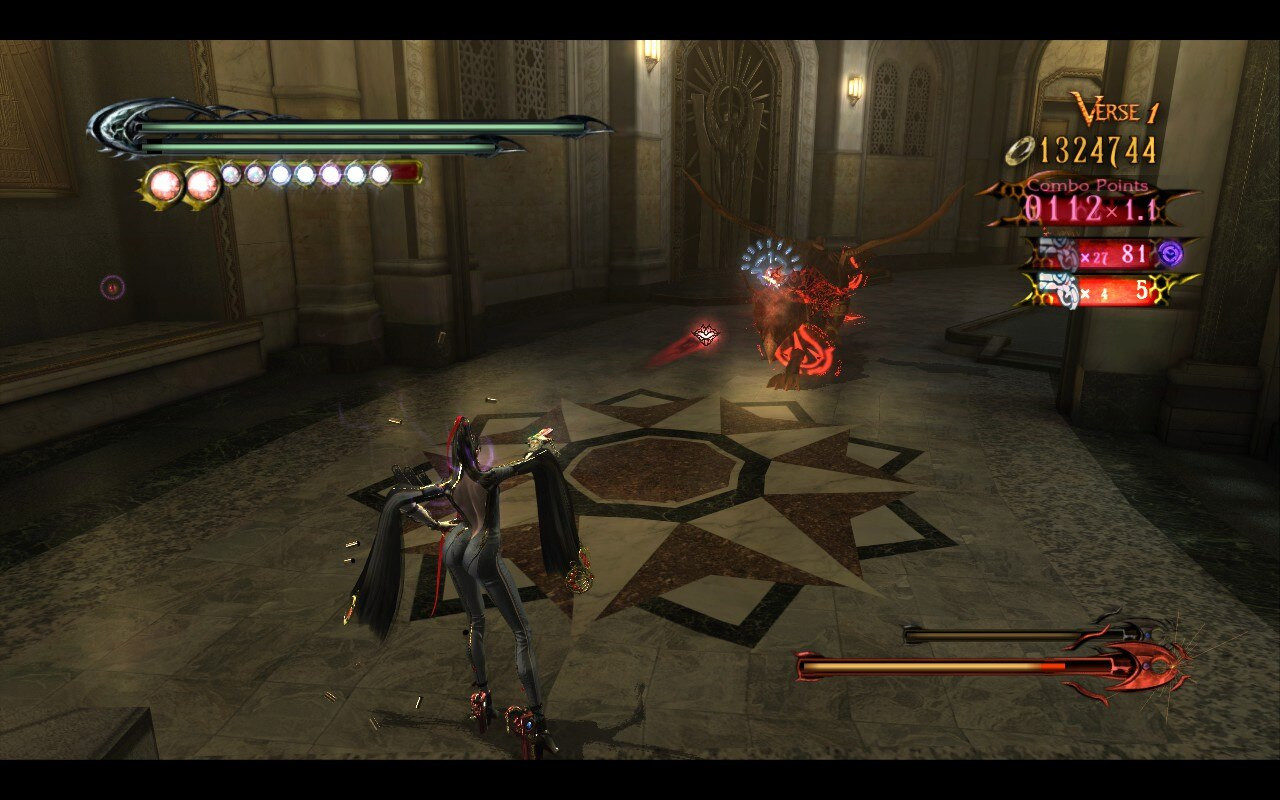Click the golden halo currency icon
Image resolution: width=1280 pixels, height=800 pixels.
[1020, 150]
